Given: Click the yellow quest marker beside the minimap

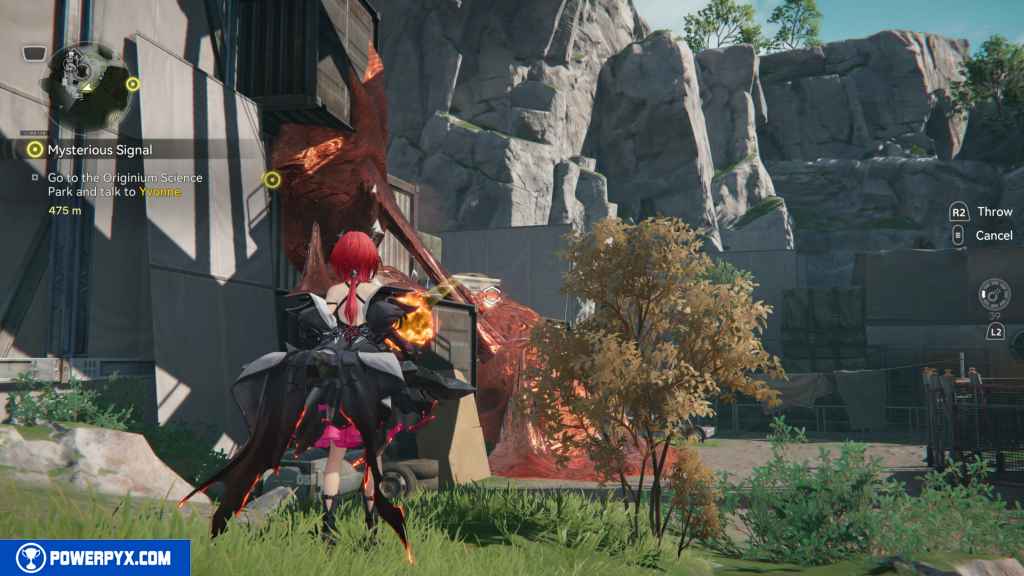Looking at the screenshot, I should tap(133, 84).
